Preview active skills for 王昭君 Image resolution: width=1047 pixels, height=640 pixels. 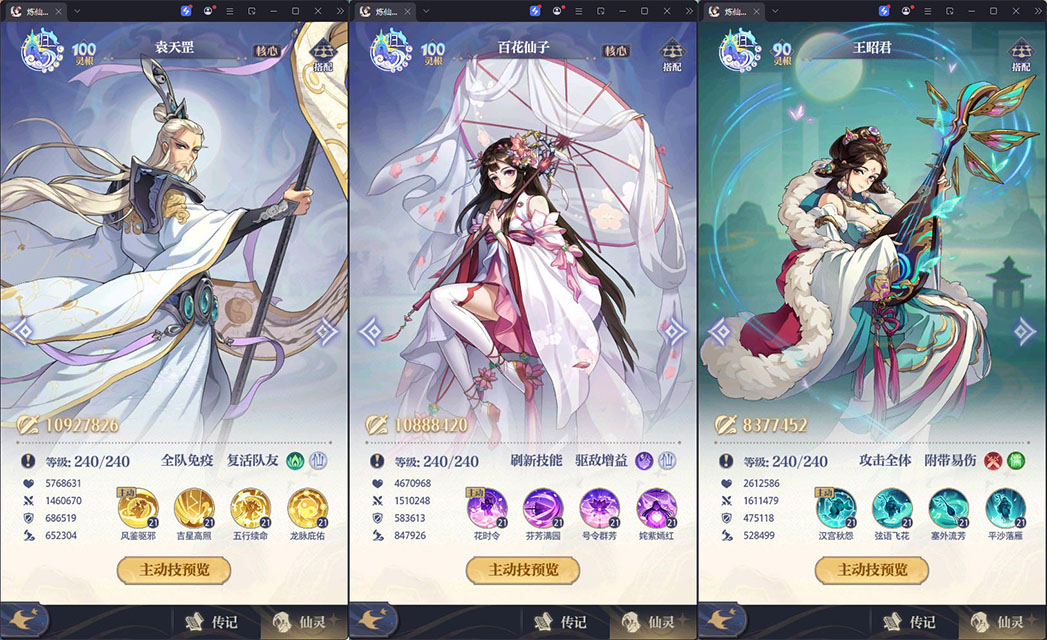872,570
